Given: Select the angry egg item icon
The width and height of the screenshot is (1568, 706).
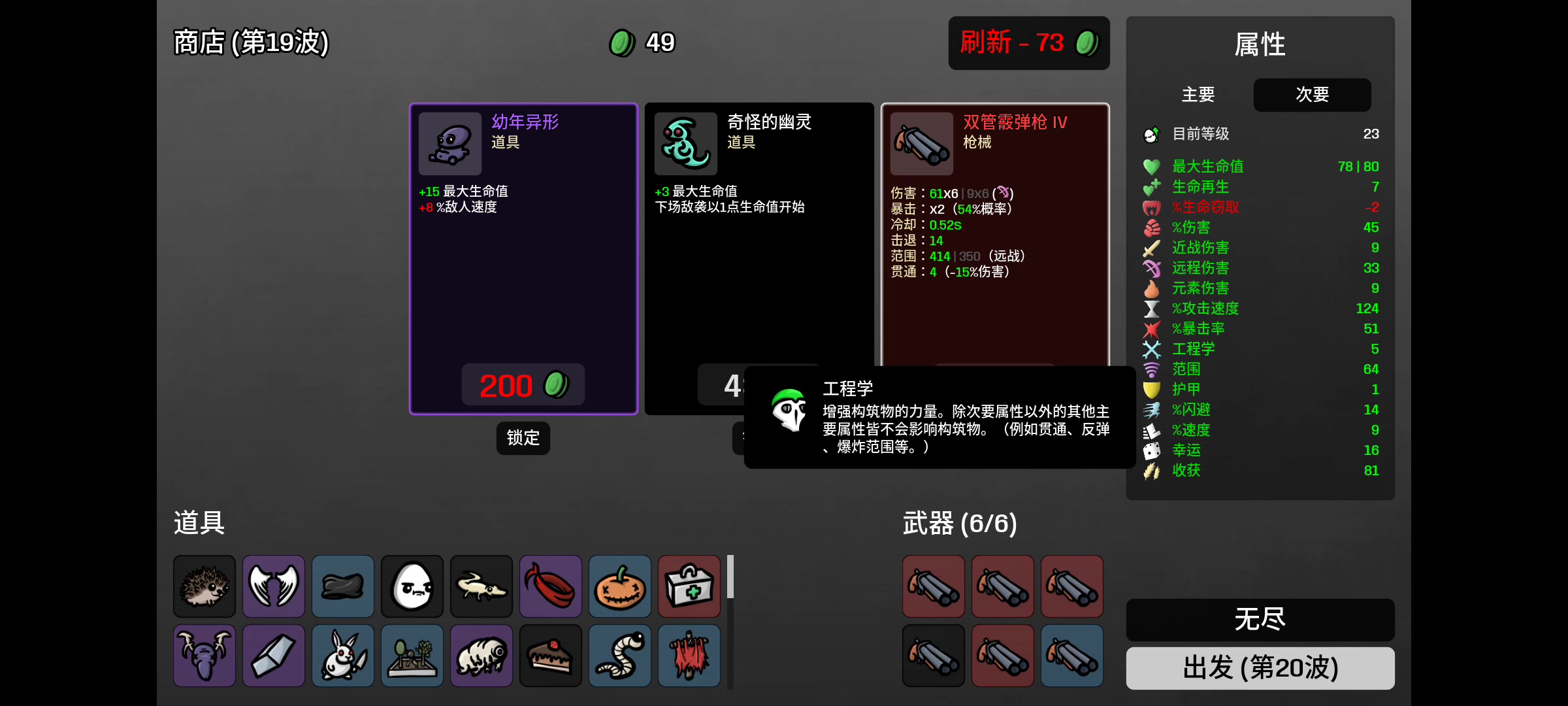Looking at the screenshot, I should pyautogui.click(x=412, y=586).
